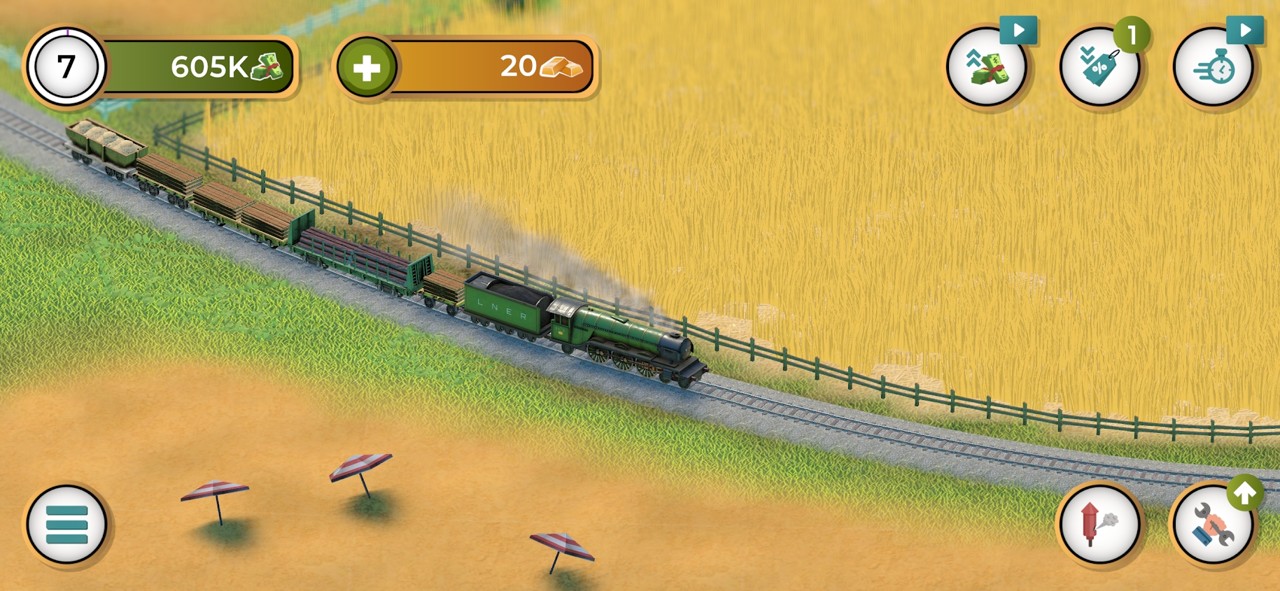The height and width of the screenshot is (591, 1280).
Task: Select the level 7 badge
Action: click(66, 67)
